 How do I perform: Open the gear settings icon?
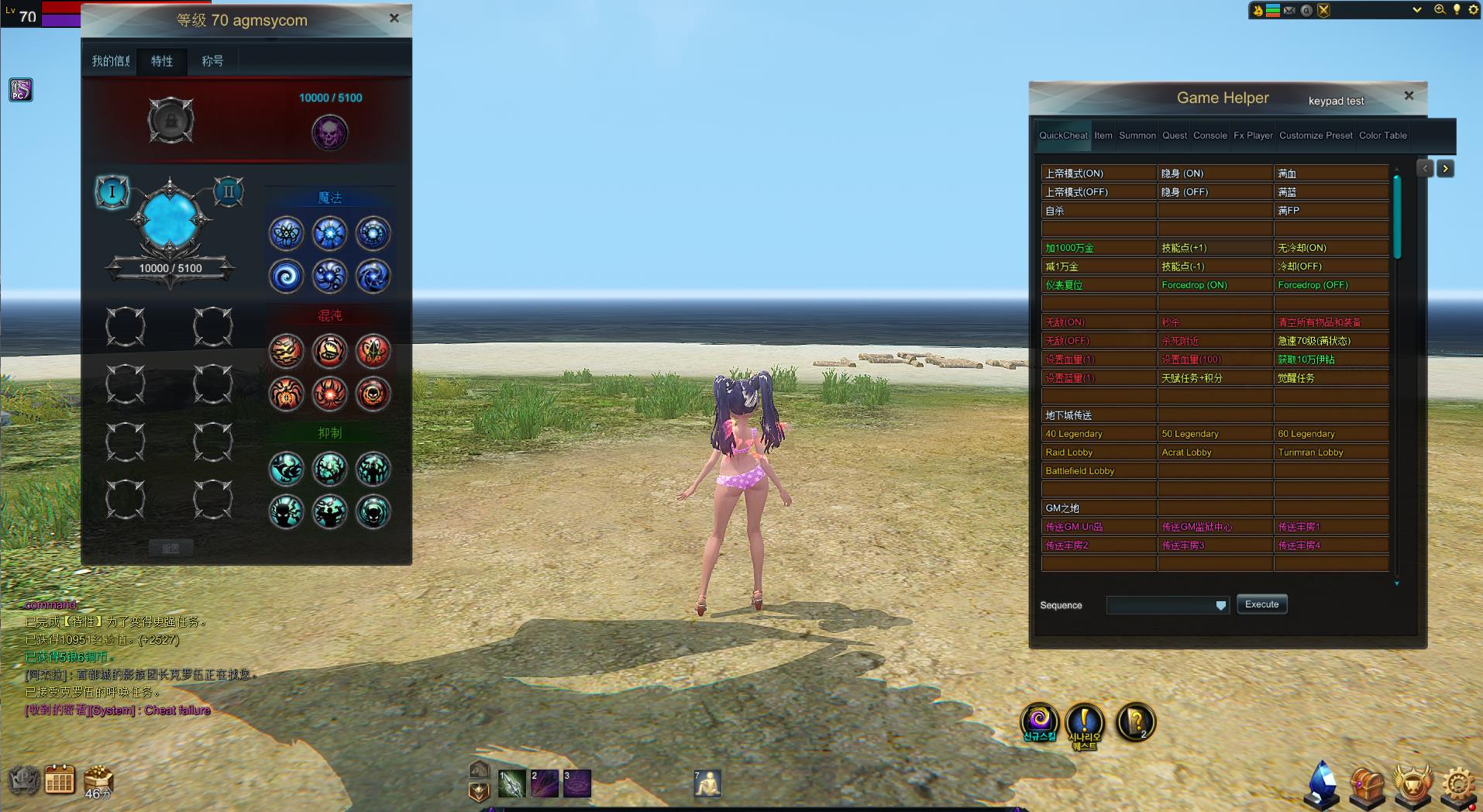click(1459, 786)
